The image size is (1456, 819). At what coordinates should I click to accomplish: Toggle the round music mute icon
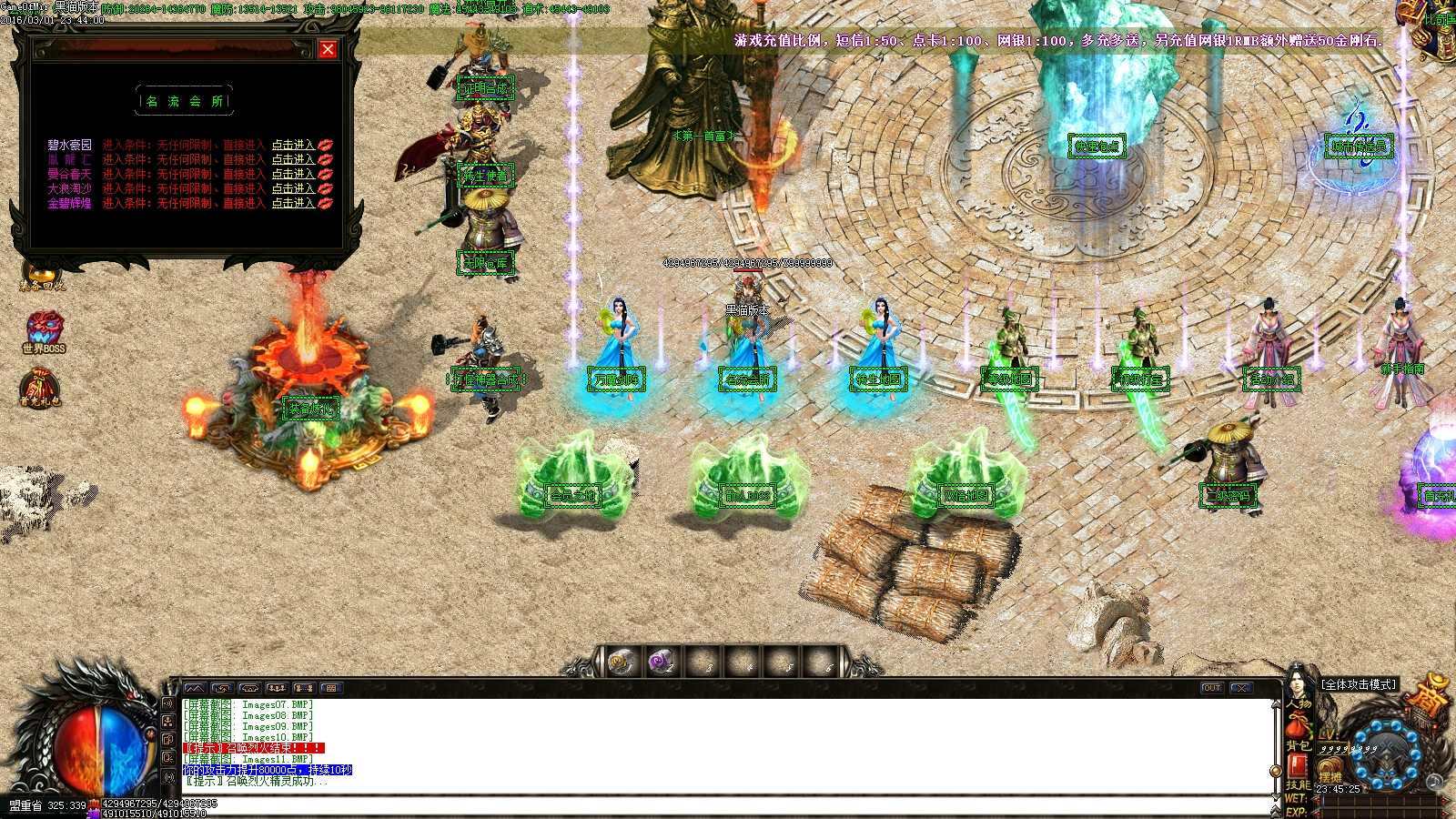[x=1435, y=783]
